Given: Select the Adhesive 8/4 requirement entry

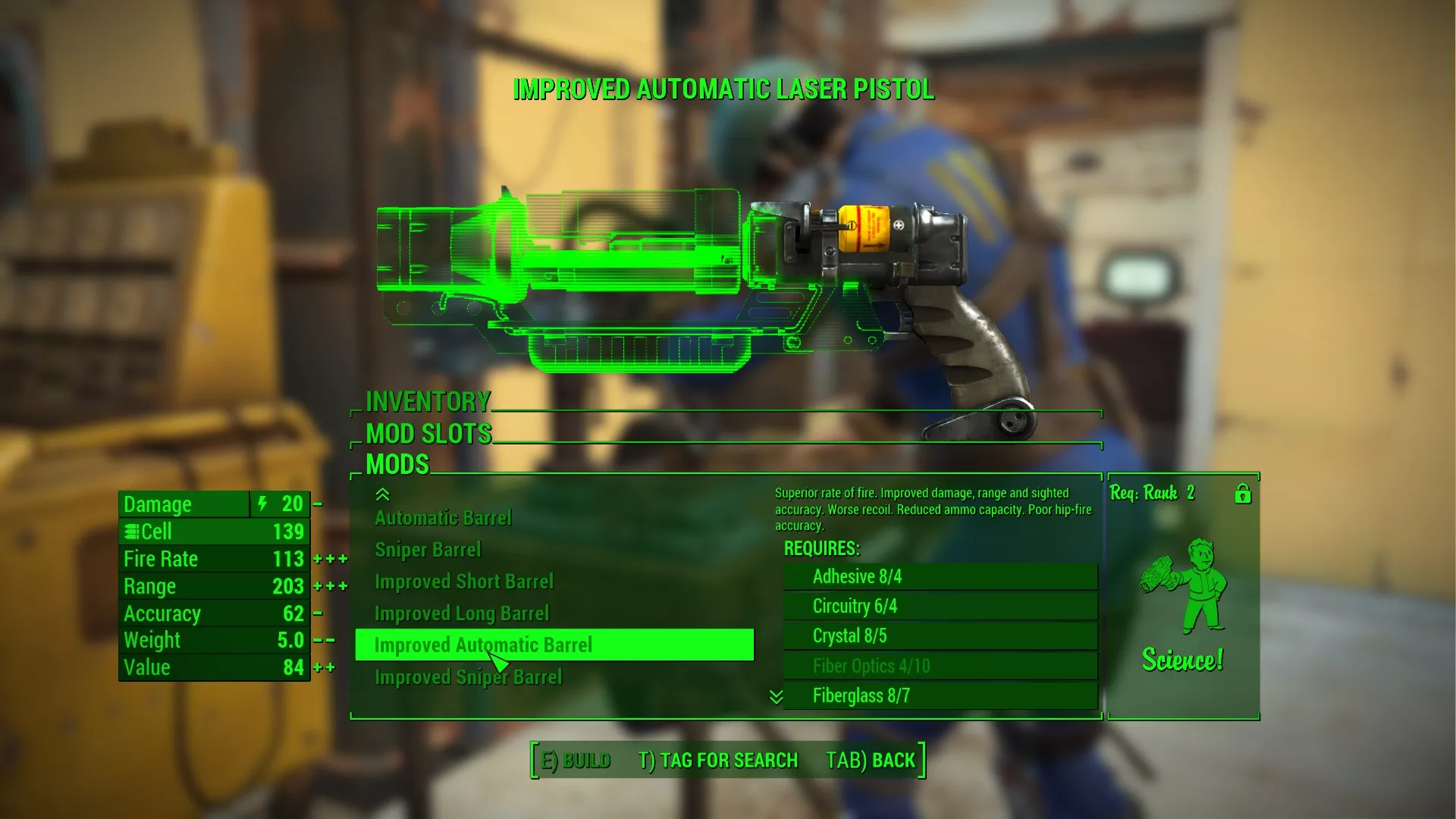Looking at the screenshot, I should pyautogui.click(x=940, y=576).
